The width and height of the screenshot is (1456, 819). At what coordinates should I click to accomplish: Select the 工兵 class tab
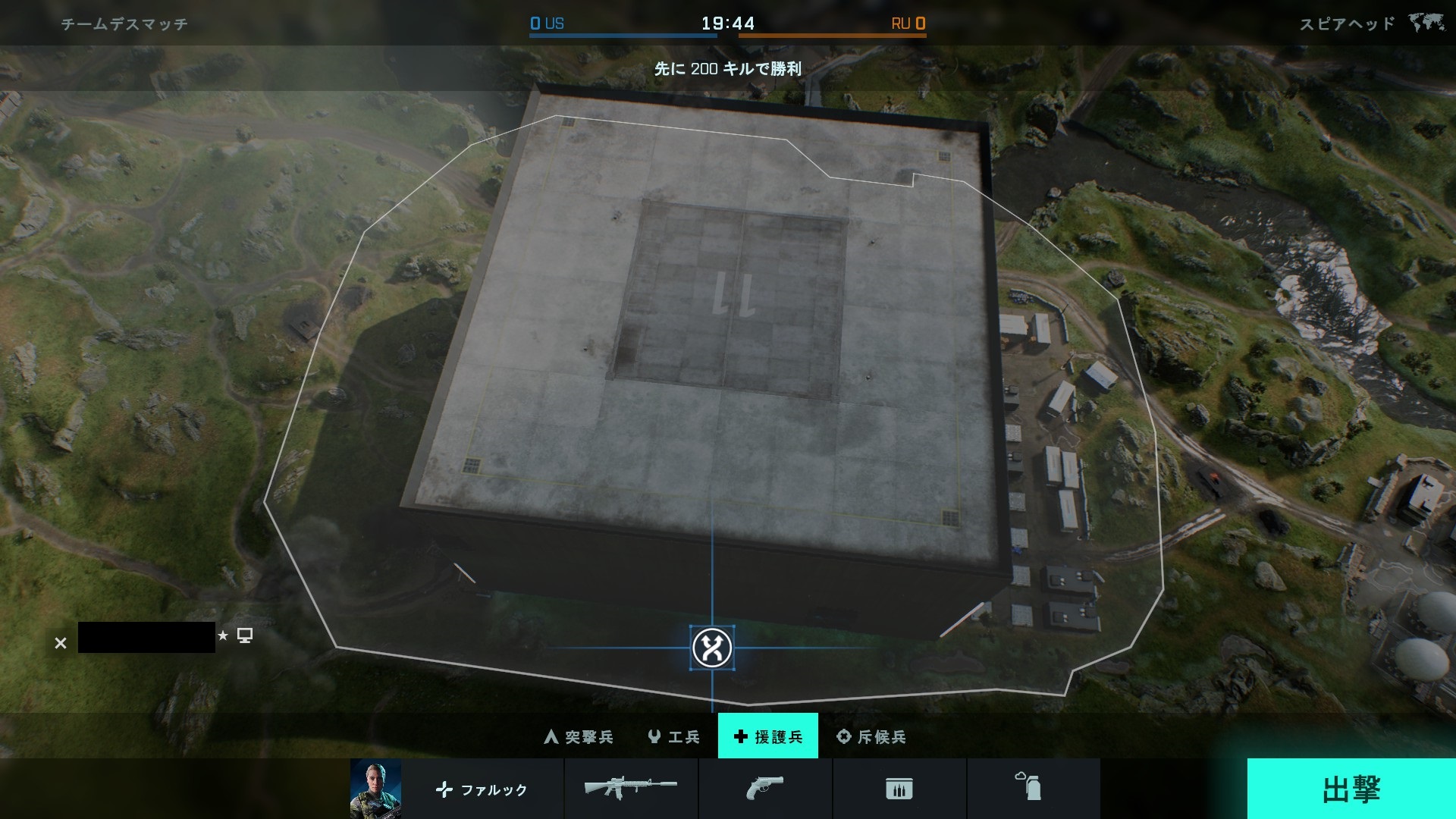[673, 736]
